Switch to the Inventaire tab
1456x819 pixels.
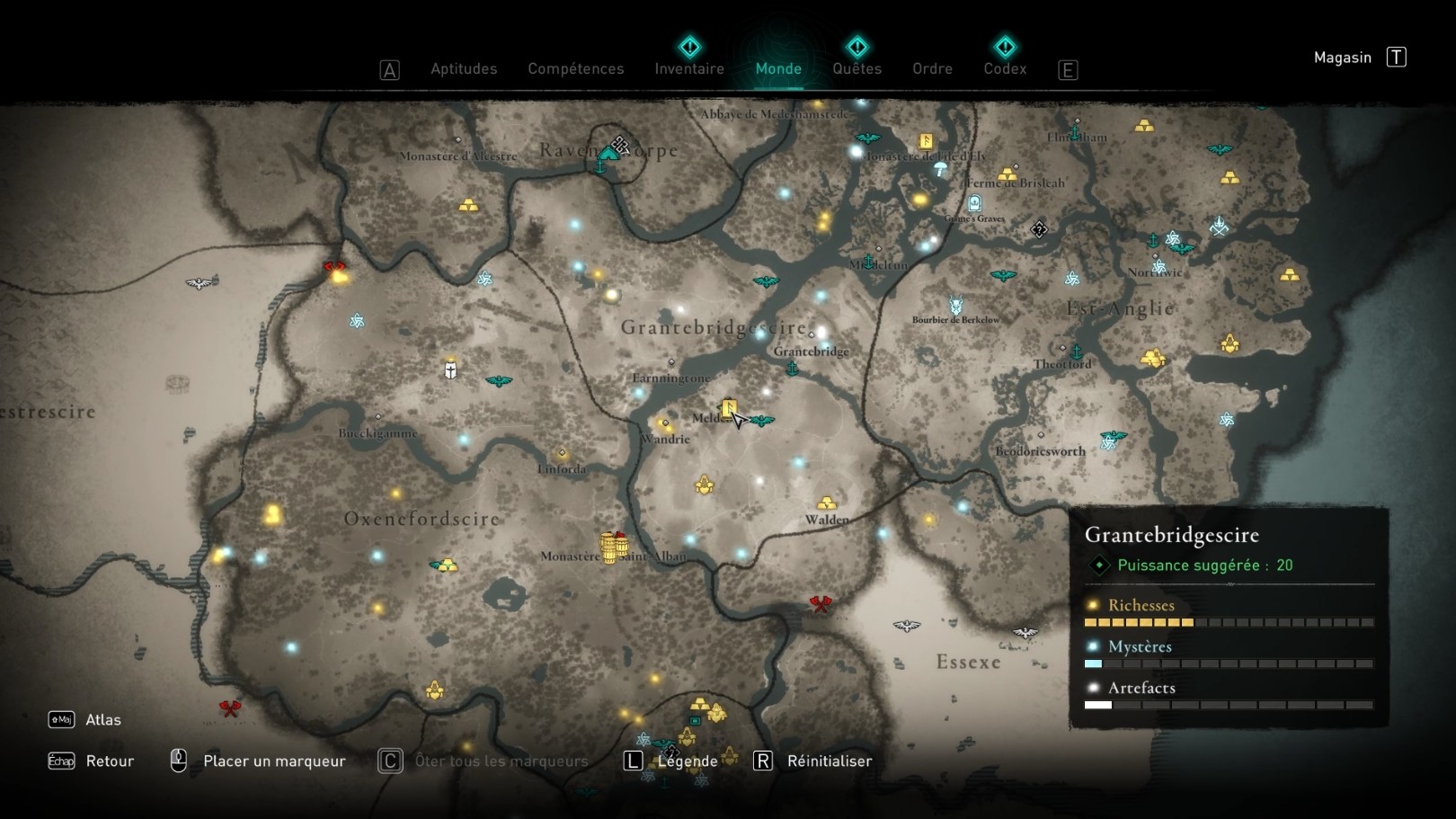pos(689,68)
